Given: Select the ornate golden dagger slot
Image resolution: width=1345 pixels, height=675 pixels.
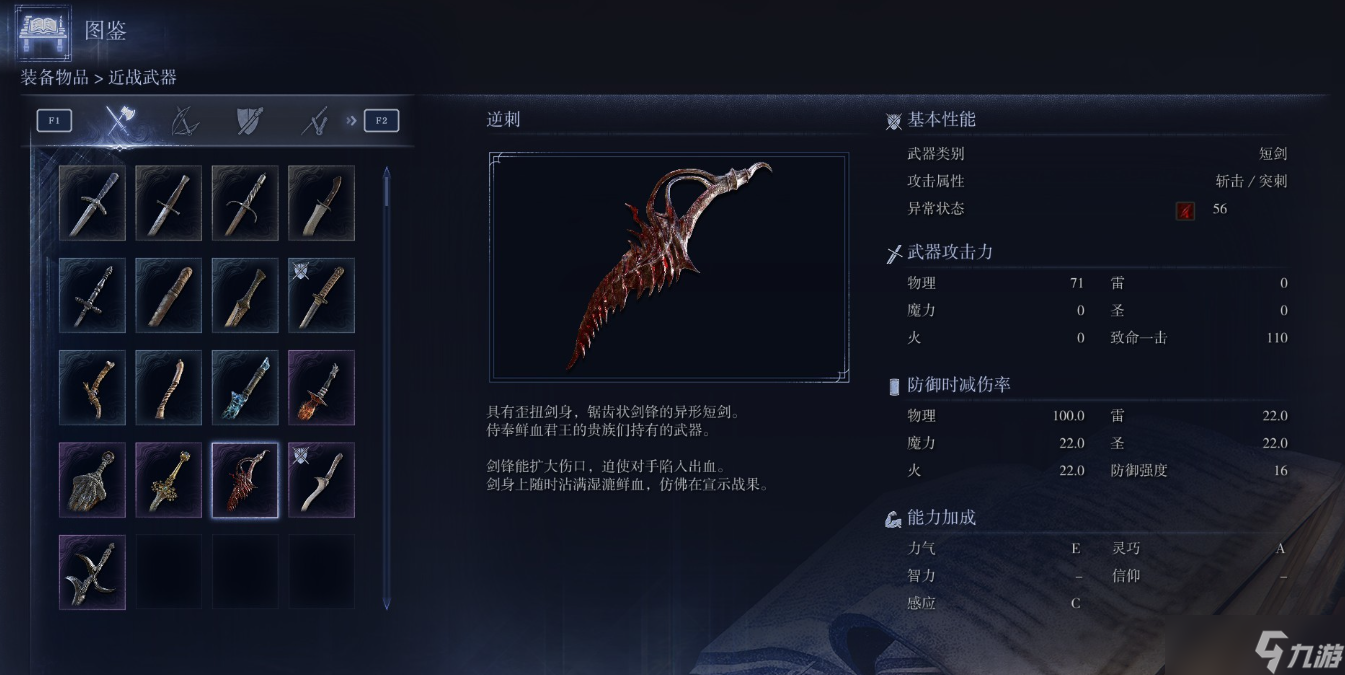Looking at the screenshot, I should tap(168, 480).
